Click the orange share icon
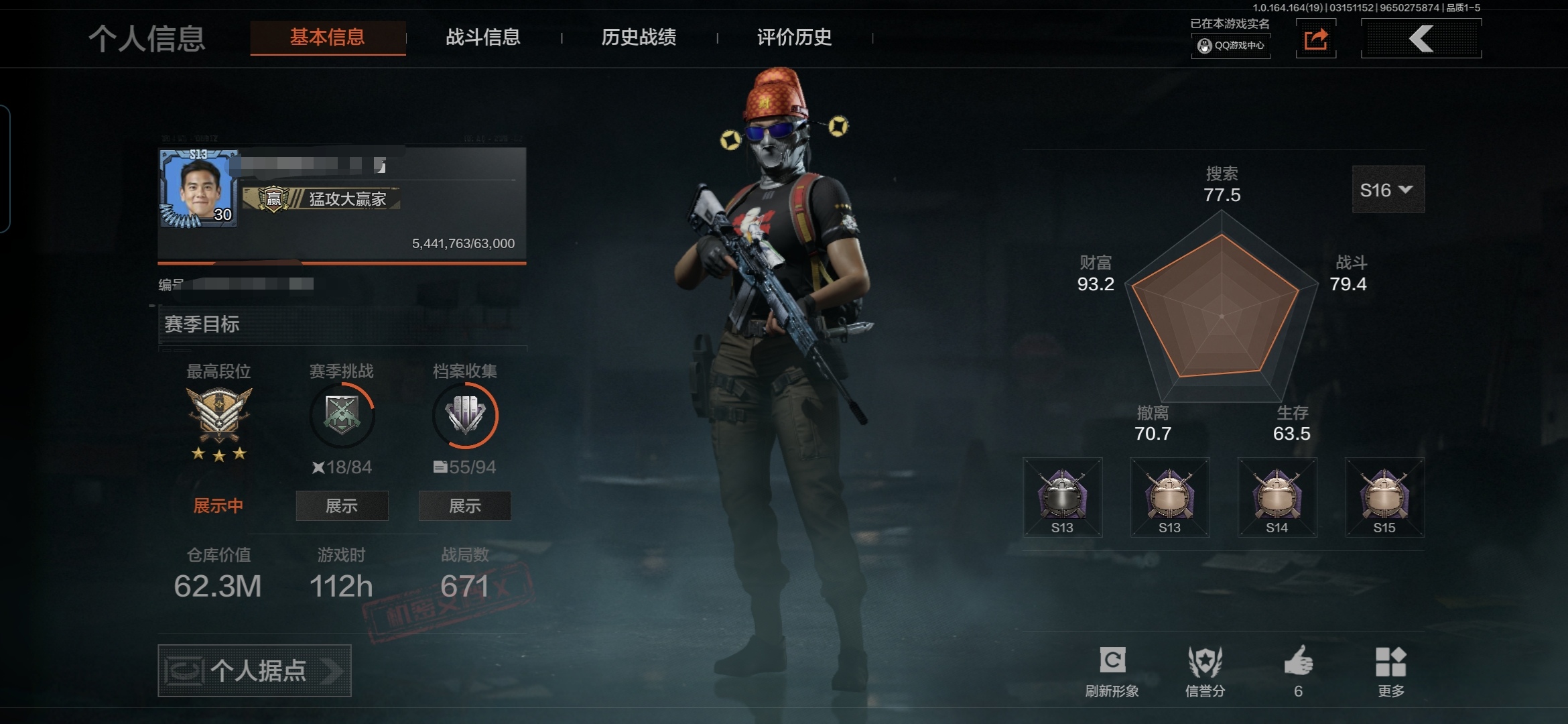Viewport: 1568px width, 724px height. 1315,39
